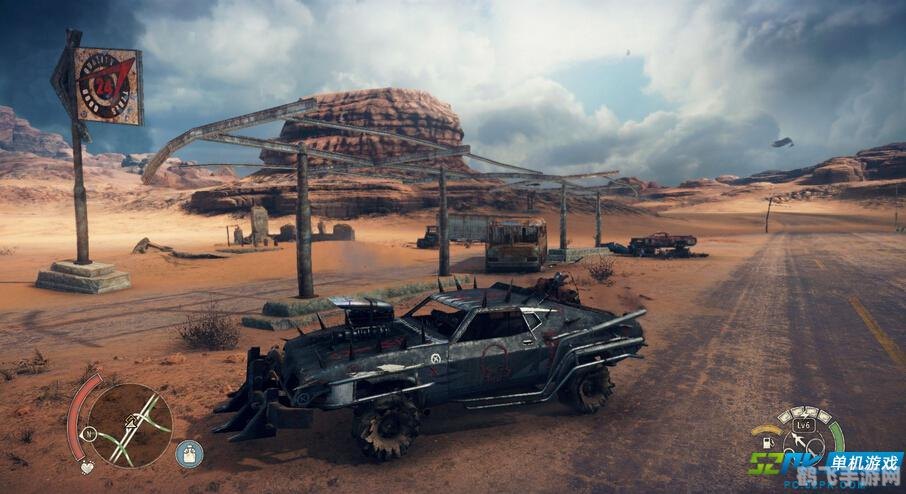The width and height of the screenshot is (906, 494).
Task: Click the heart icon below the minimap
Action: coord(87,466)
